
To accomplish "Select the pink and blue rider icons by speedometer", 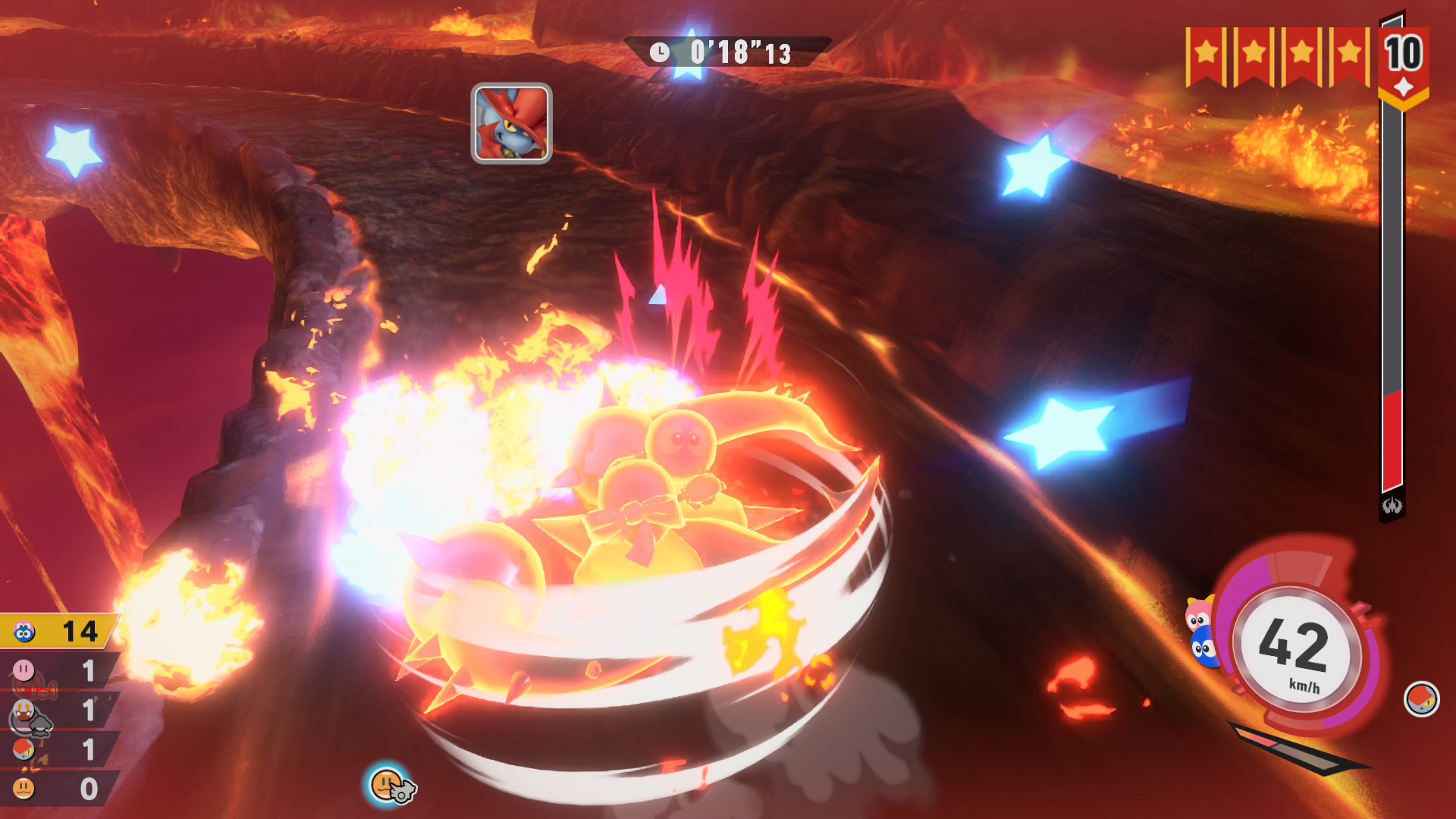I will click(x=1200, y=632).
